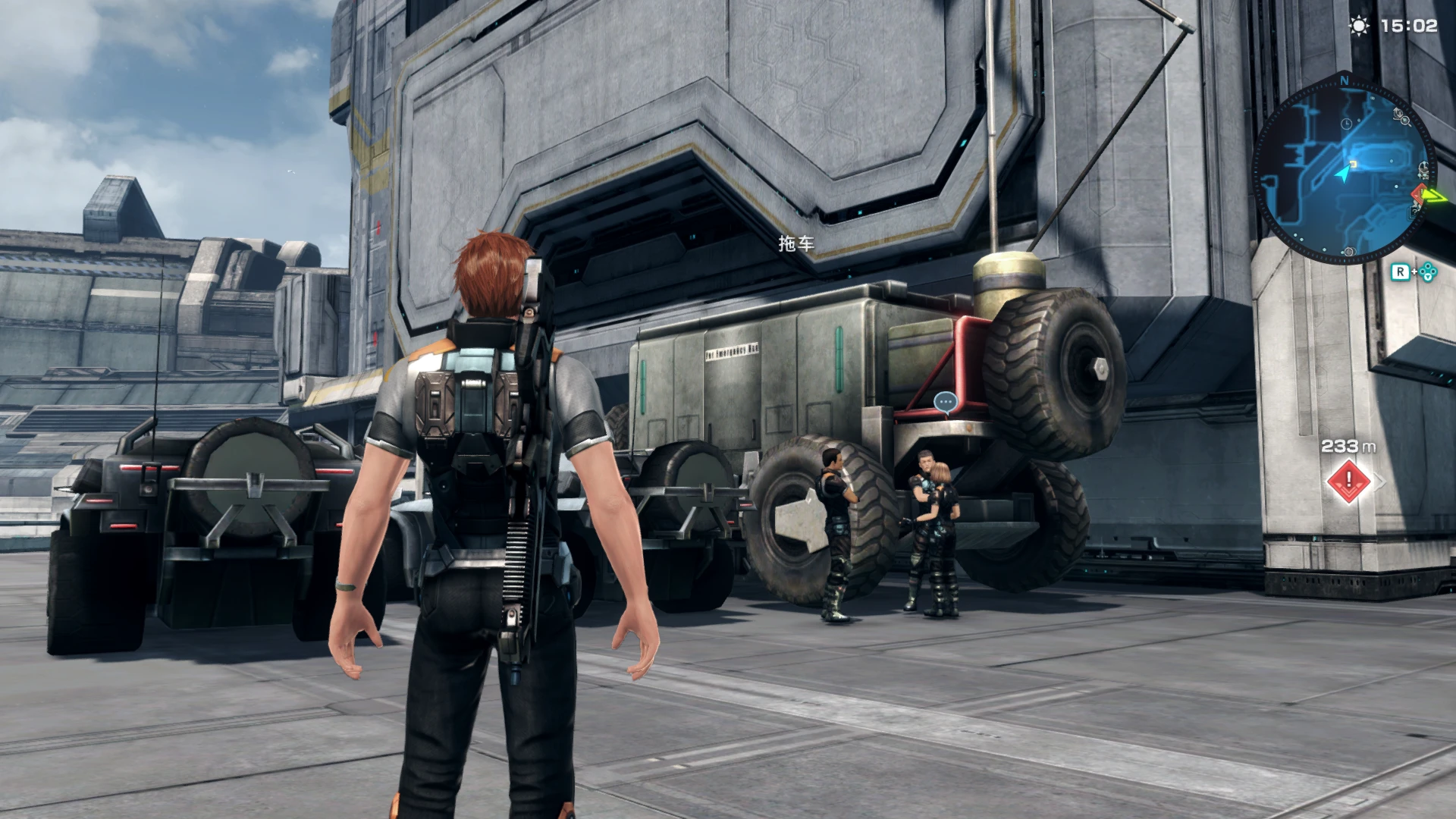The image size is (1456, 819).
Task: Click the sun weather icon near the clock
Action: tap(1357, 26)
